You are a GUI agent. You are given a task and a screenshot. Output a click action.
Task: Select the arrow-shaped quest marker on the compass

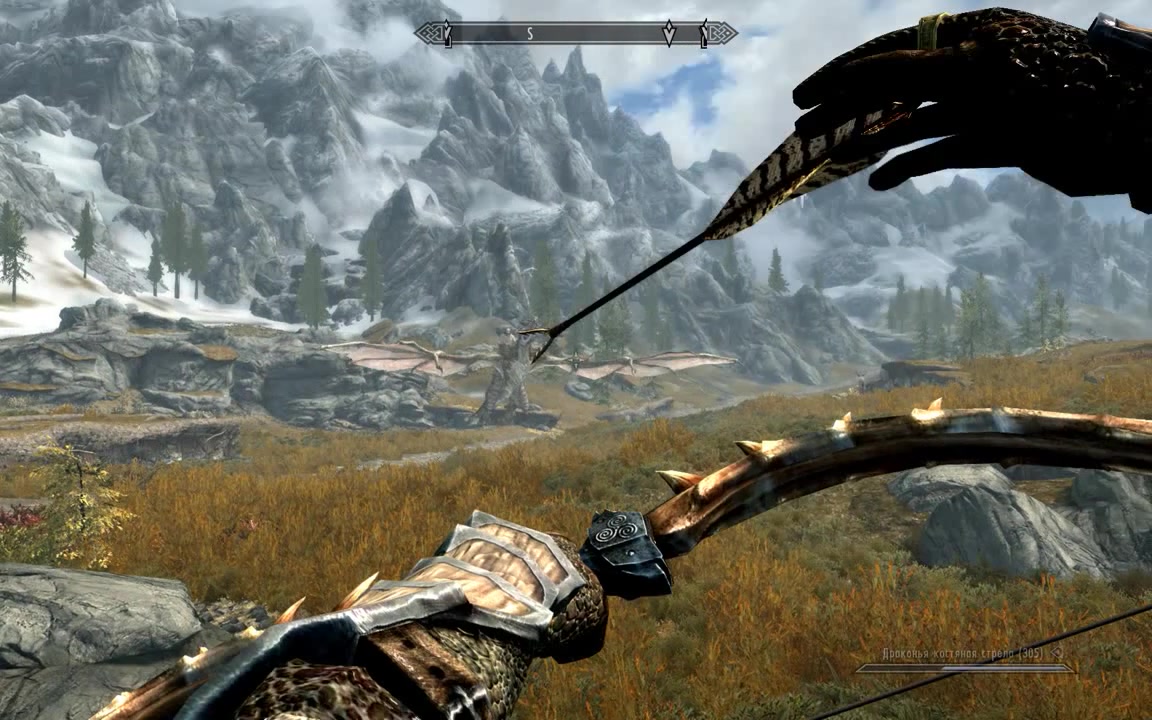coord(669,34)
